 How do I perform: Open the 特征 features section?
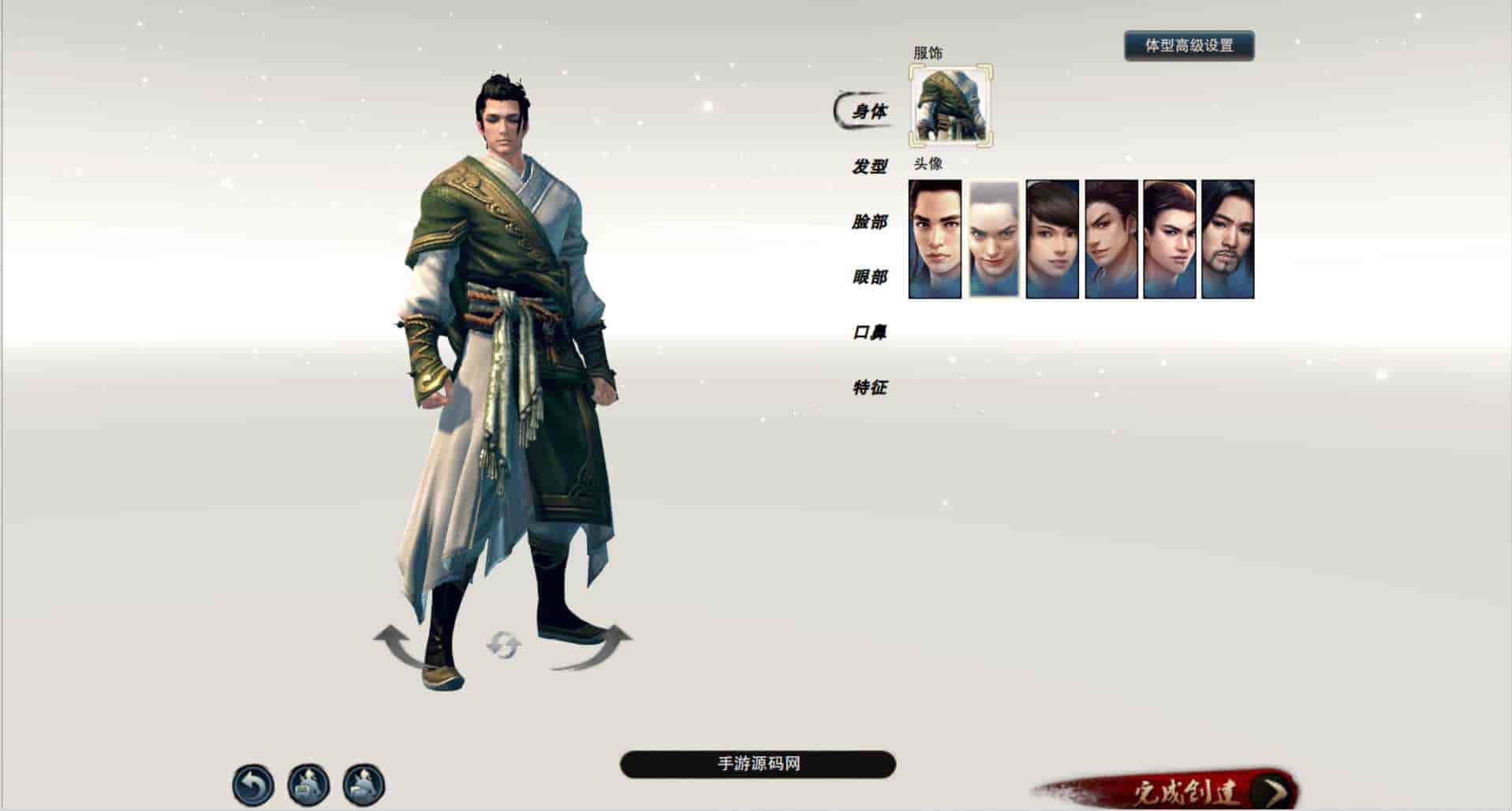point(870,388)
